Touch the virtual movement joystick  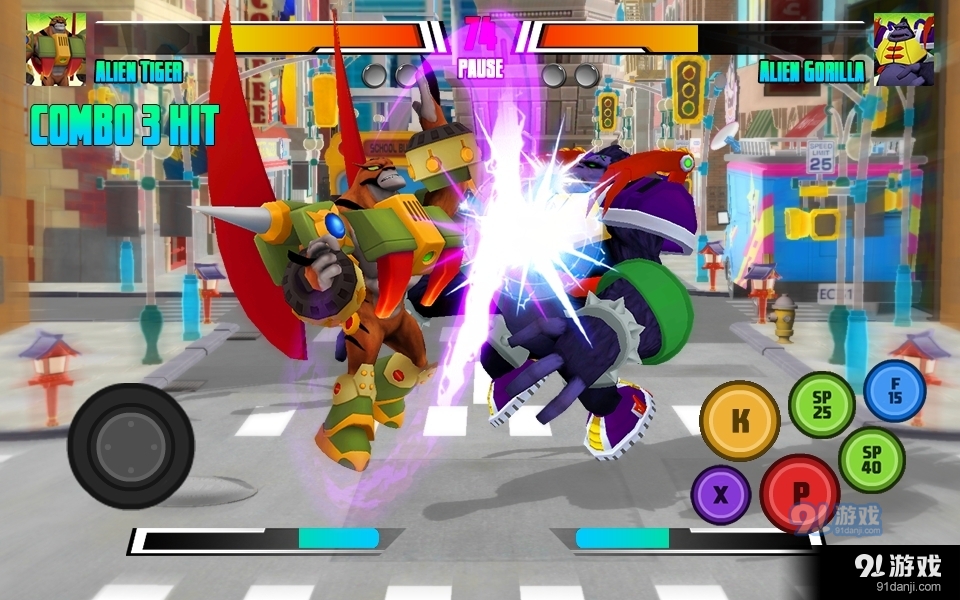(x=130, y=445)
